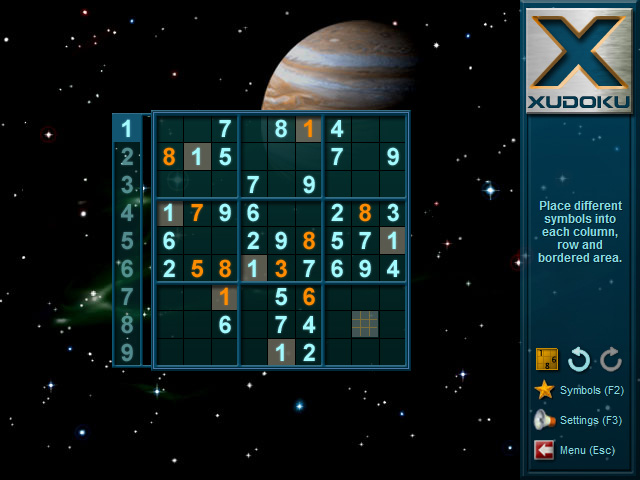Screen dimensions: 640x480
Task: Redo the move with the clockwise arrow
Action: (x=611, y=359)
